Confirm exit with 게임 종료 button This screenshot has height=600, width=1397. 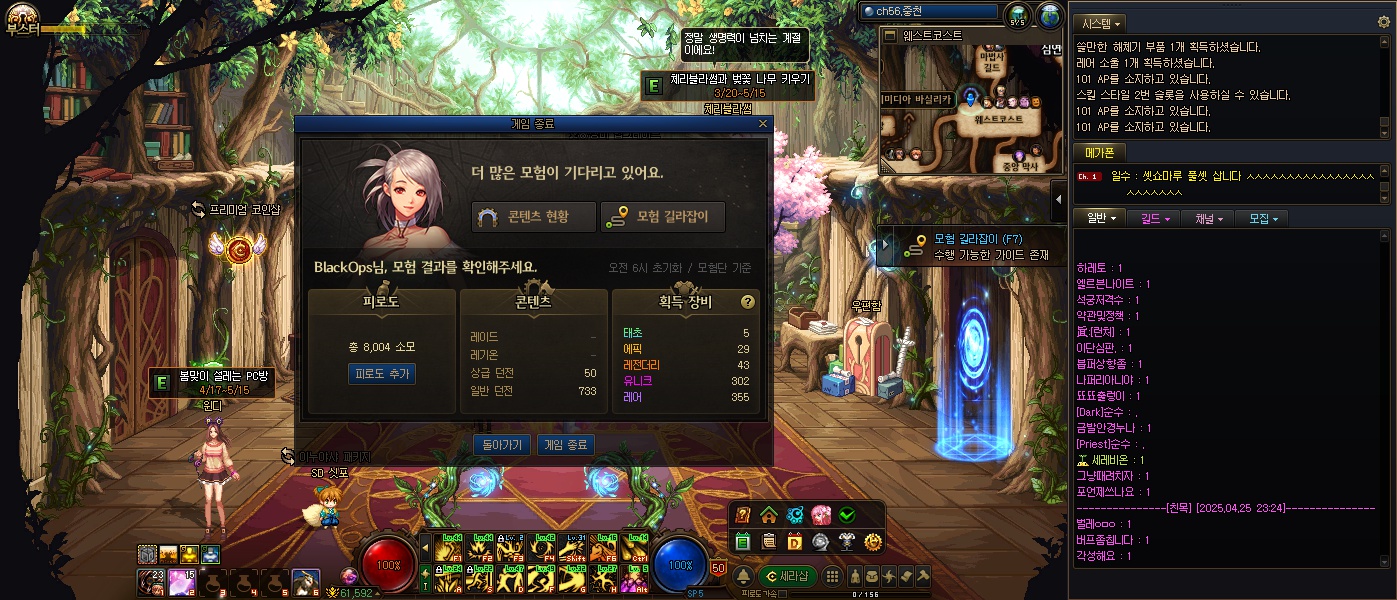coord(566,445)
